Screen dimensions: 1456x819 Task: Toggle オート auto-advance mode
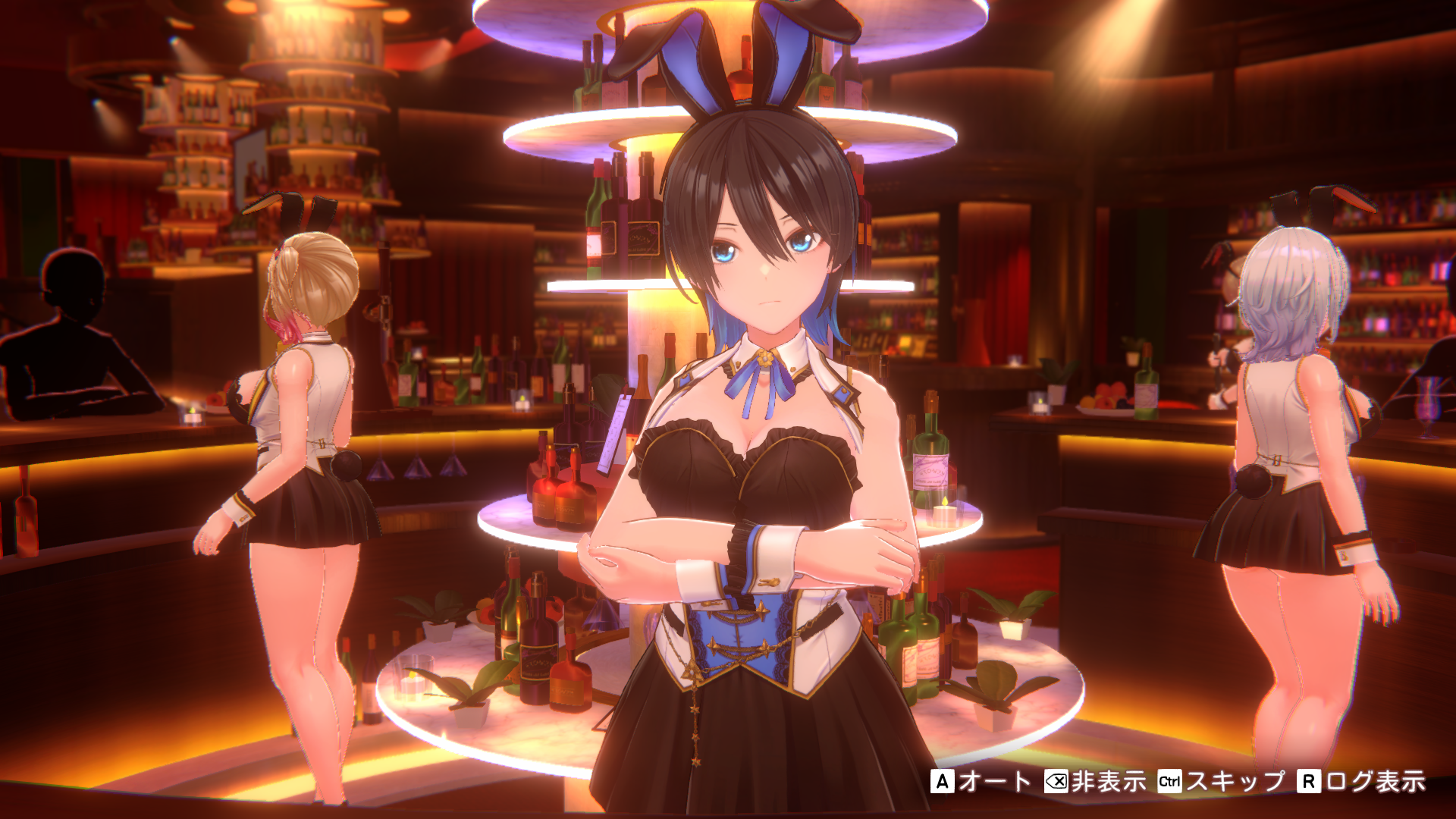[981, 781]
